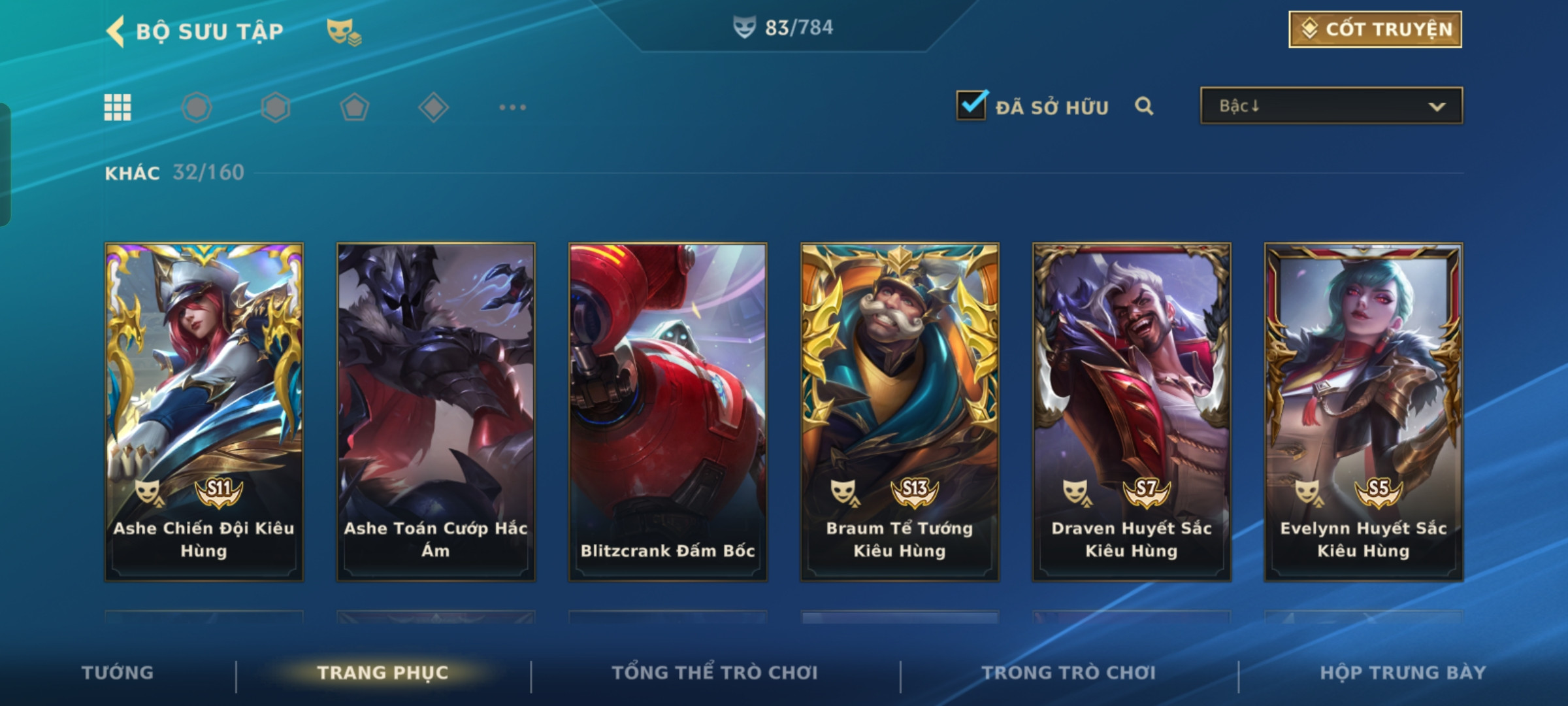Select Ashe Toán Cướp Hắc Ám skin

(x=436, y=412)
